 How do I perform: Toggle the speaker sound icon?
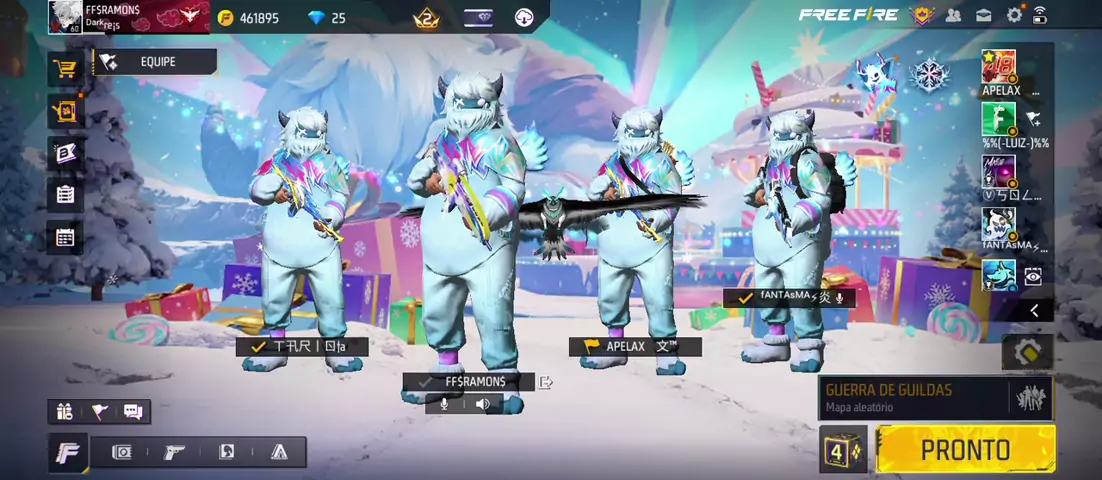click(x=483, y=404)
